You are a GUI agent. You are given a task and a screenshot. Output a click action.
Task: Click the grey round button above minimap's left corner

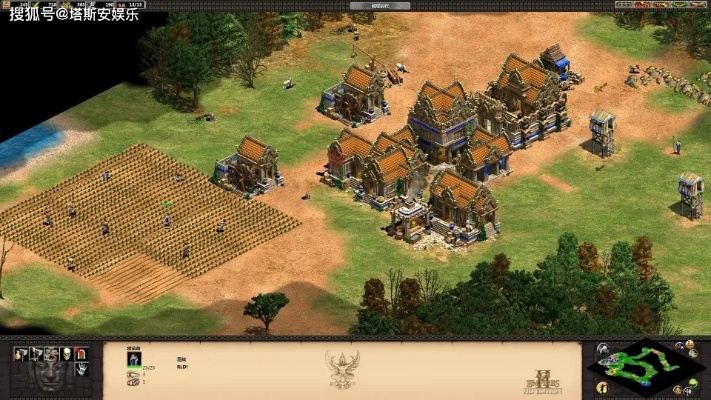(x=602, y=349)
